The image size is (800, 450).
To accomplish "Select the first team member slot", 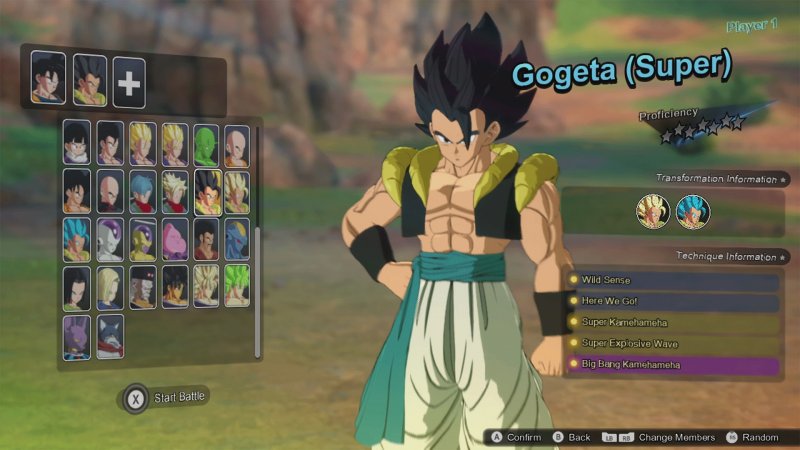I will pyautogui.click(x=48, y=78).
